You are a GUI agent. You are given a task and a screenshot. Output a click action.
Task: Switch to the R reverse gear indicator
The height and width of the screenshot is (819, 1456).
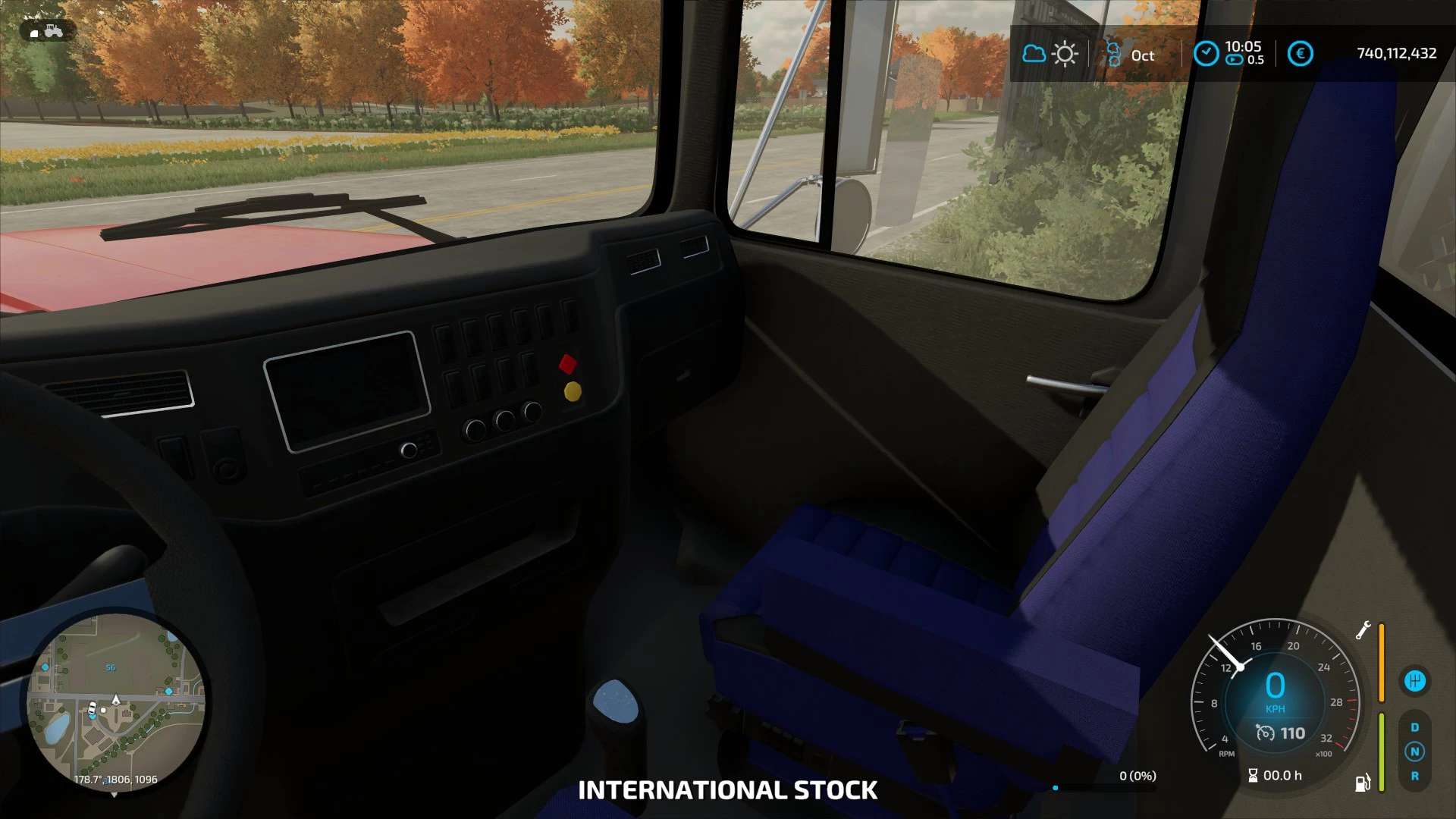(x=1415, y=776)
